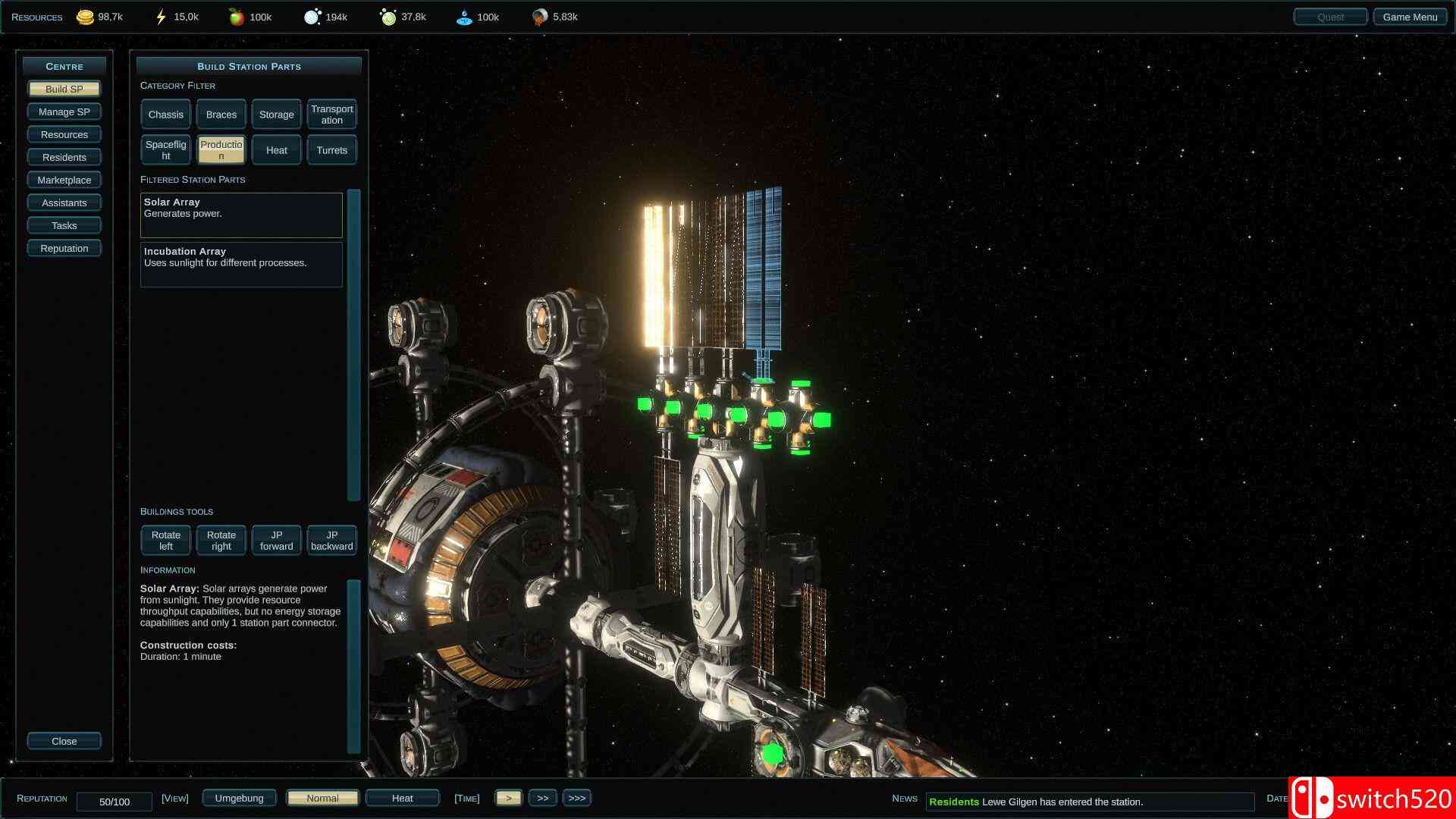Image resolution: width=1456 pixels, height=819 pixels.
Task: Click the Rotate left building tool
Action: point(166,541)
